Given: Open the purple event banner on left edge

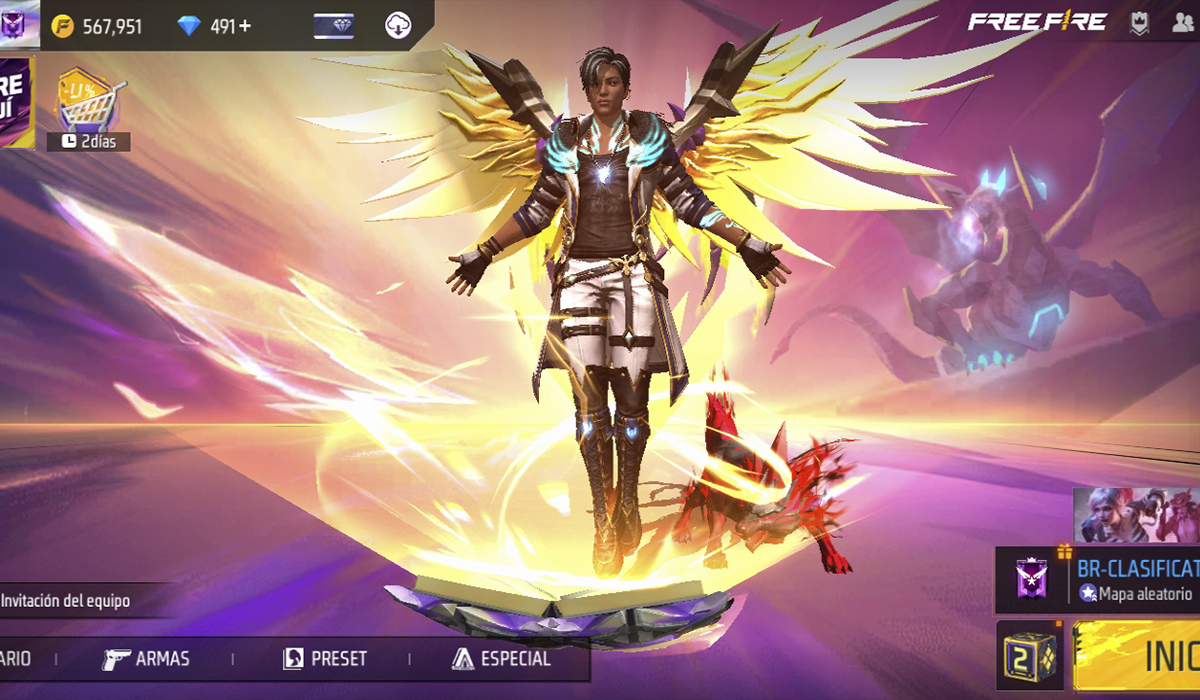Looking at the screenshot, I should pos(16,100).
